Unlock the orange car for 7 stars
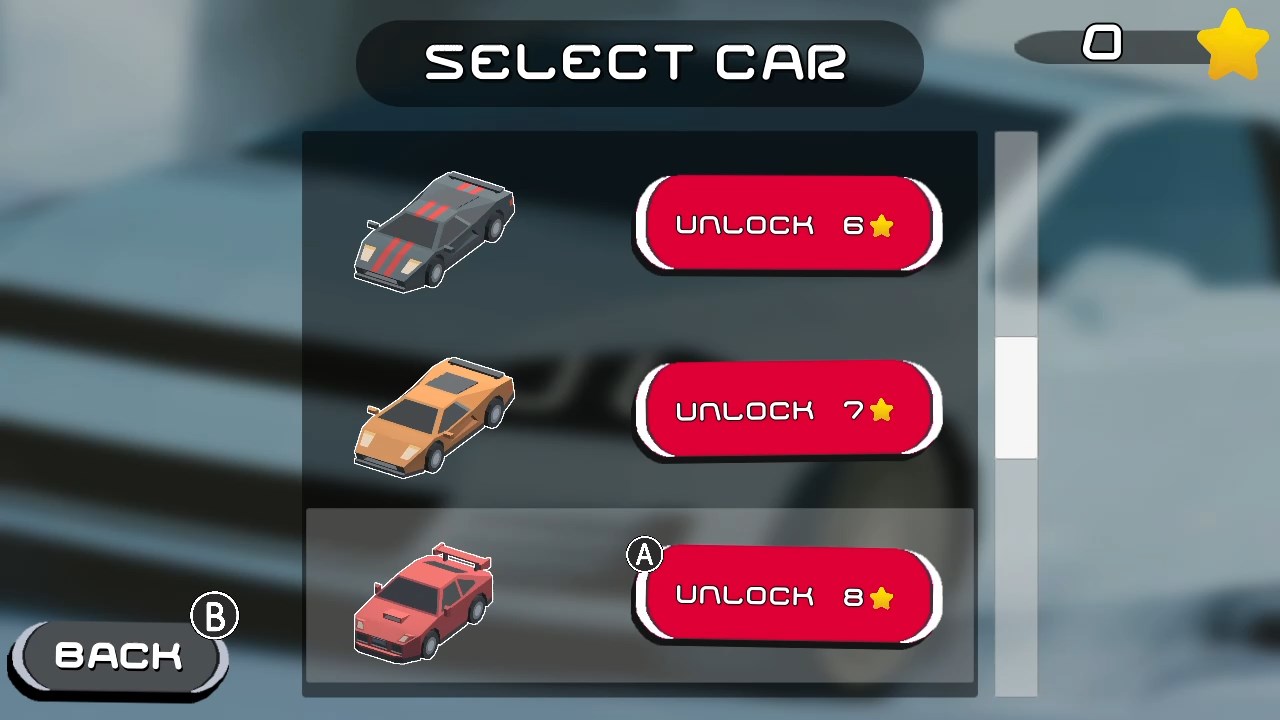The height and width of the screenshot is (720, 1280). click(788, 410)
